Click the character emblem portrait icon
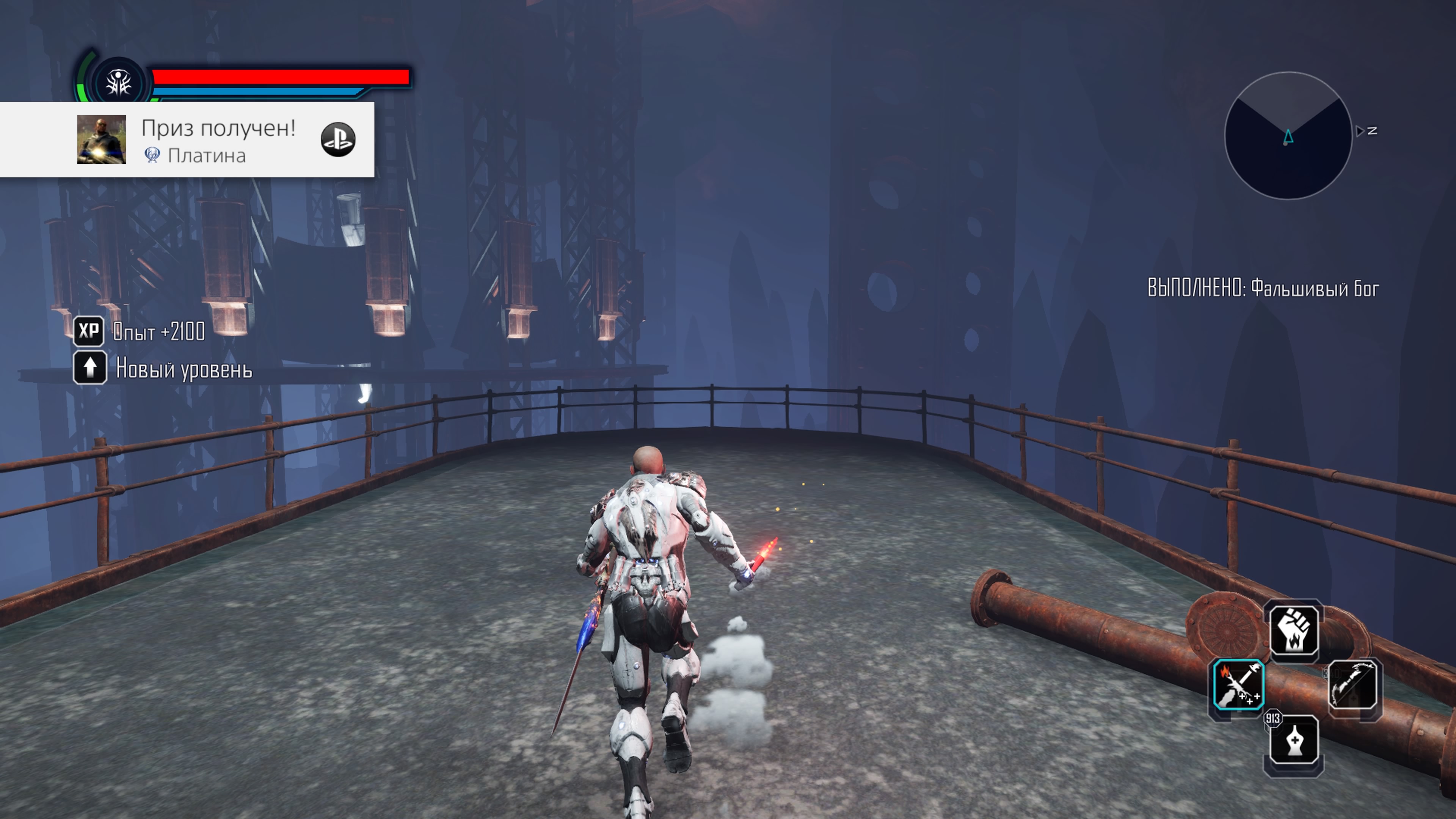1456x819 pixels. pyautogui.click(x=119, y=83)
